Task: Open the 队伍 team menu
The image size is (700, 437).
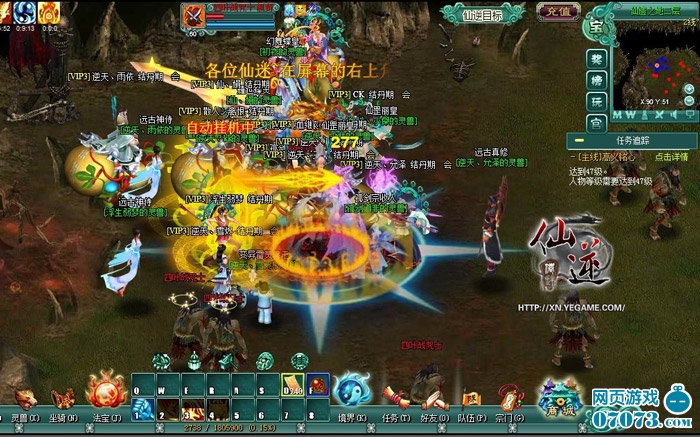Action: click(471, 404)
